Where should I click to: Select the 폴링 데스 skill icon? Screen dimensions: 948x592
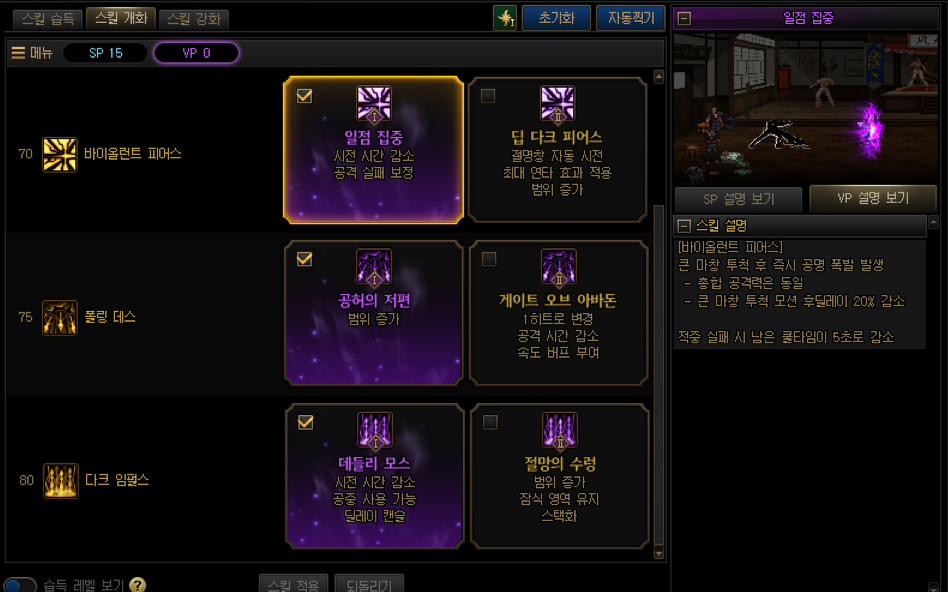[60, 317]
